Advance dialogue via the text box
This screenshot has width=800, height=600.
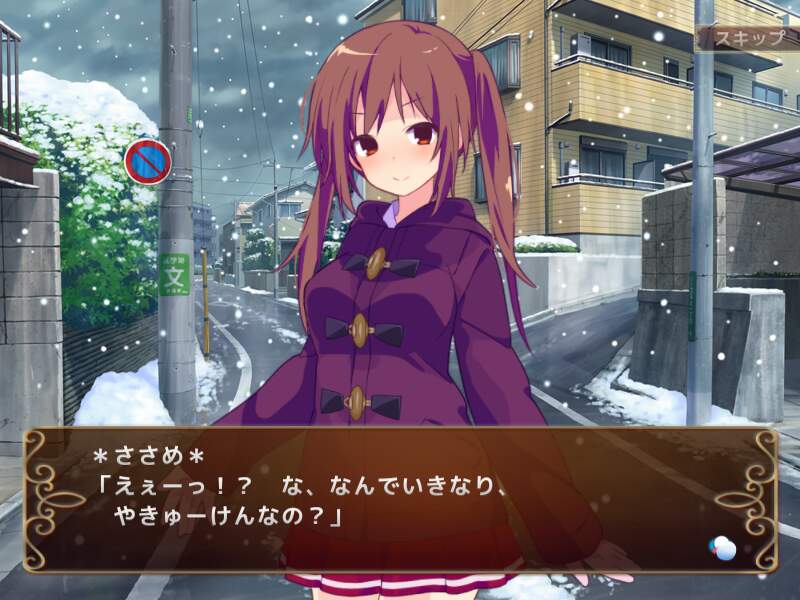(400, 500)
